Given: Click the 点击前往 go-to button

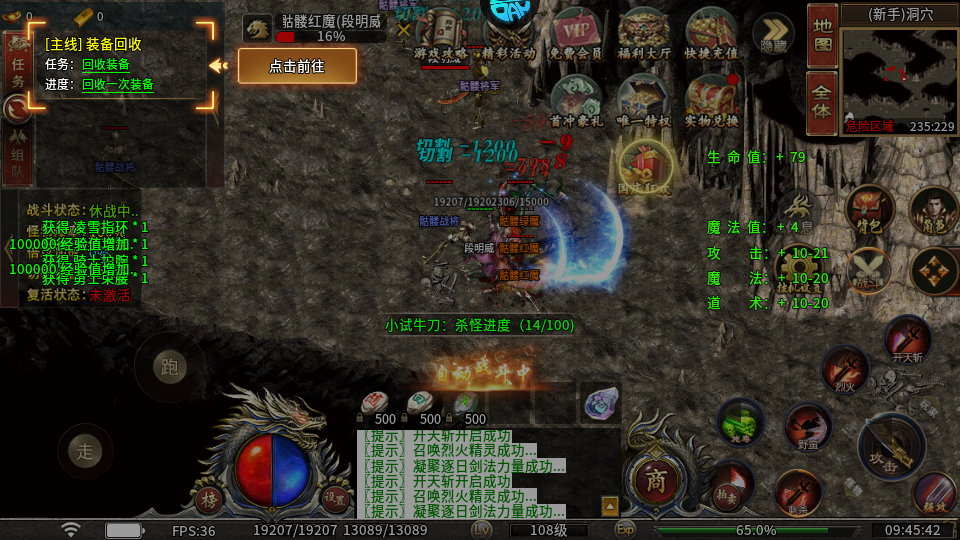Looking at the screenshot, I should [x=297, y=66].
